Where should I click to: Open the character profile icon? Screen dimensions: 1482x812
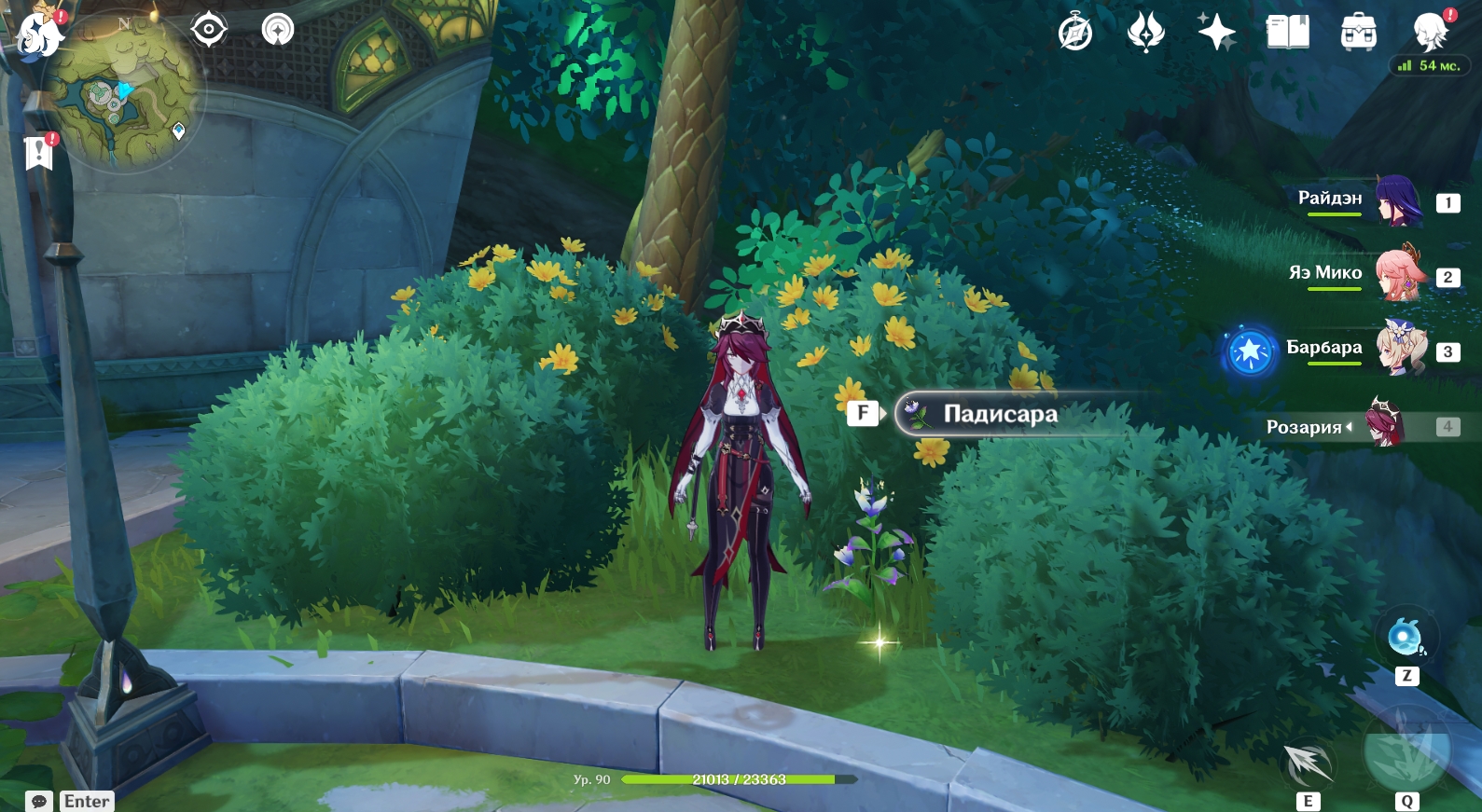(1430, 33)
